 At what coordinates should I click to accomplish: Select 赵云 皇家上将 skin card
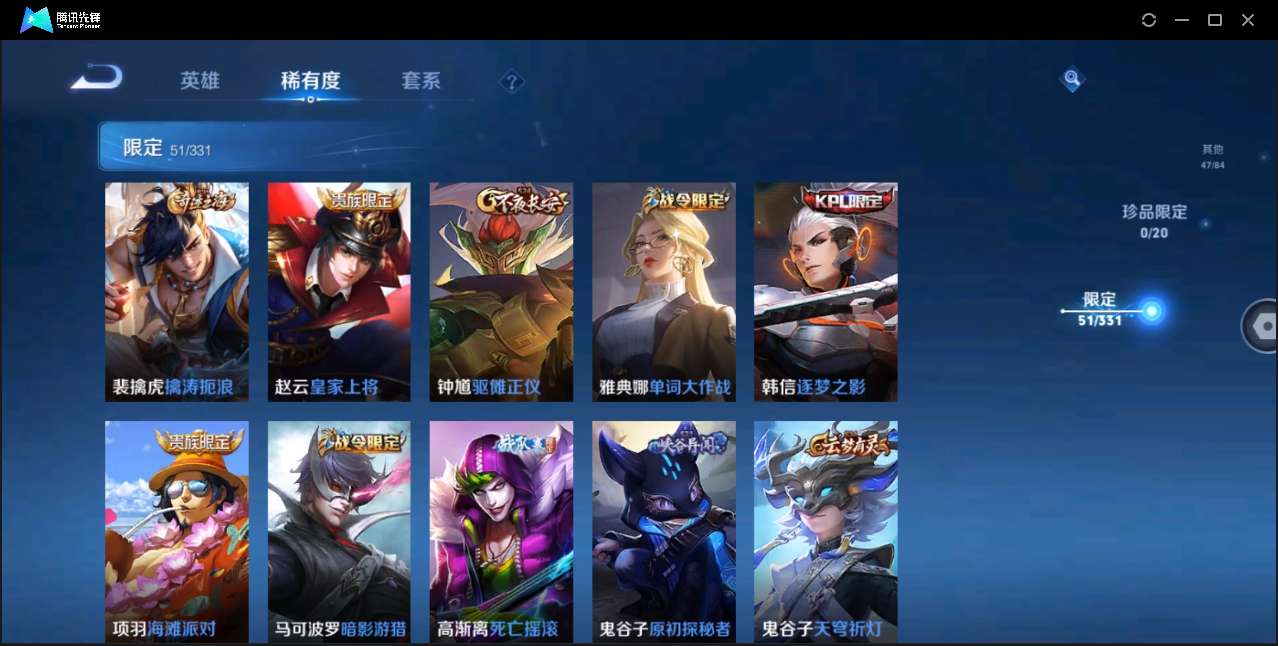tap(339, 292)
